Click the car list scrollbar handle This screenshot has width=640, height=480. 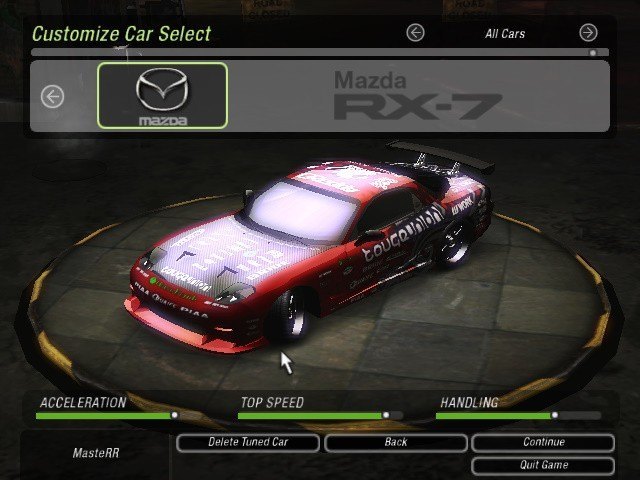(x=593, y=52)
